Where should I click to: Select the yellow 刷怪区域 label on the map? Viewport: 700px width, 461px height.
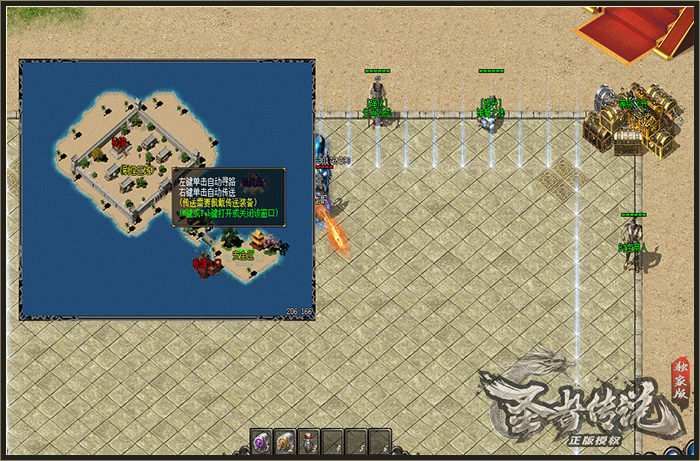pos(136,170)
